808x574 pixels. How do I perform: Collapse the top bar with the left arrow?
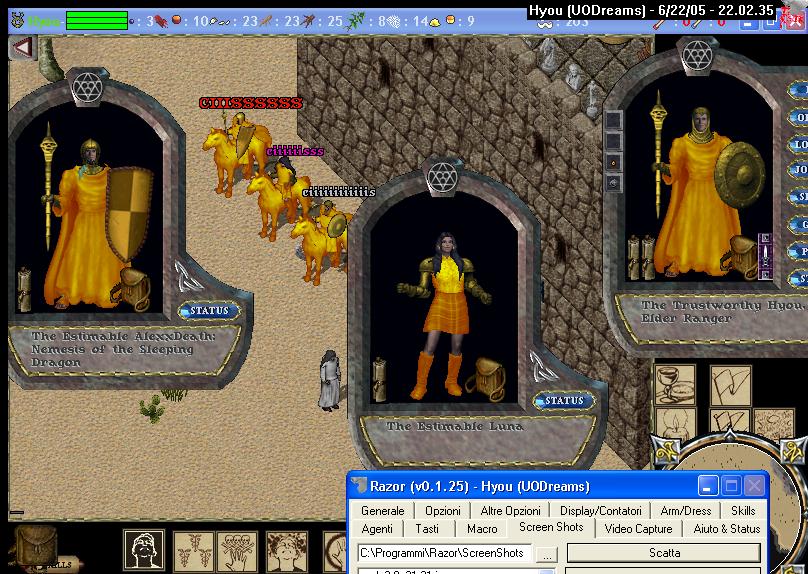21,47
